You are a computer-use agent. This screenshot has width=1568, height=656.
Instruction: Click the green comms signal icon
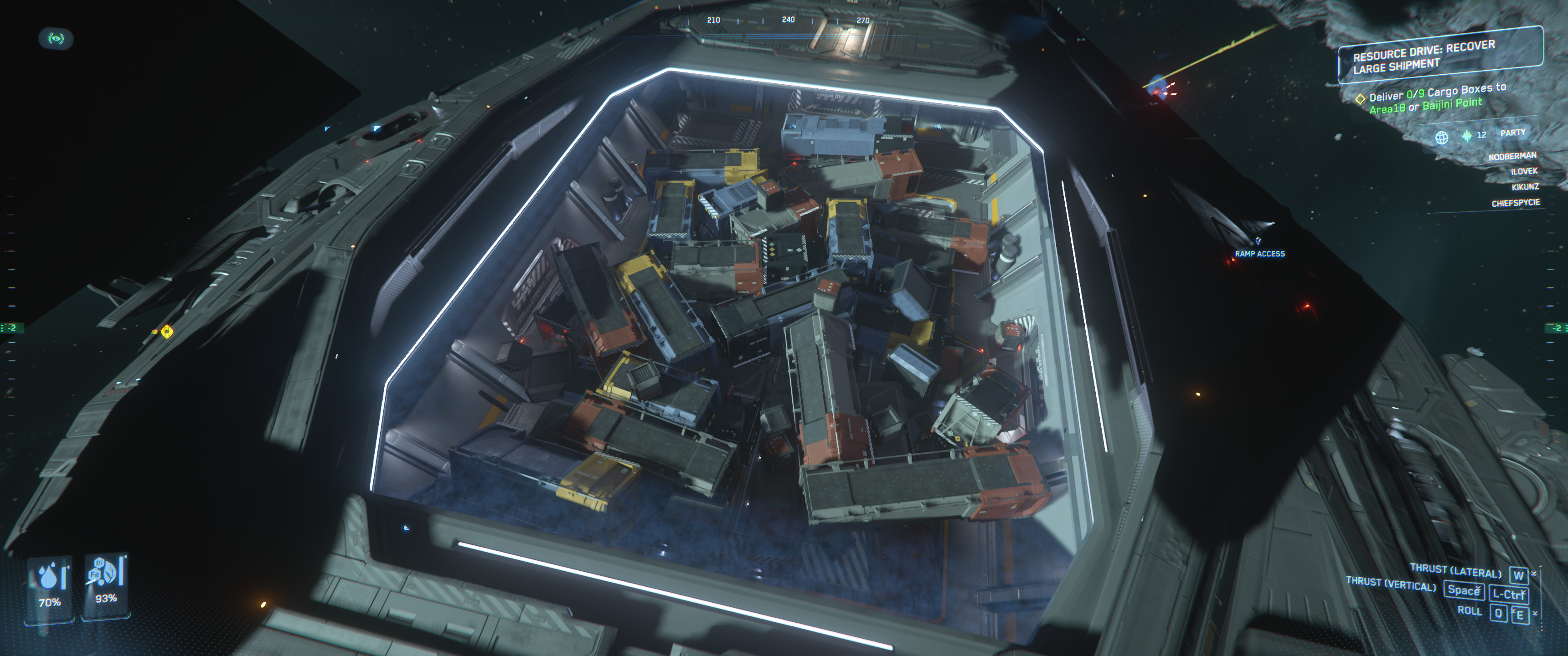[x=56, y=39]
